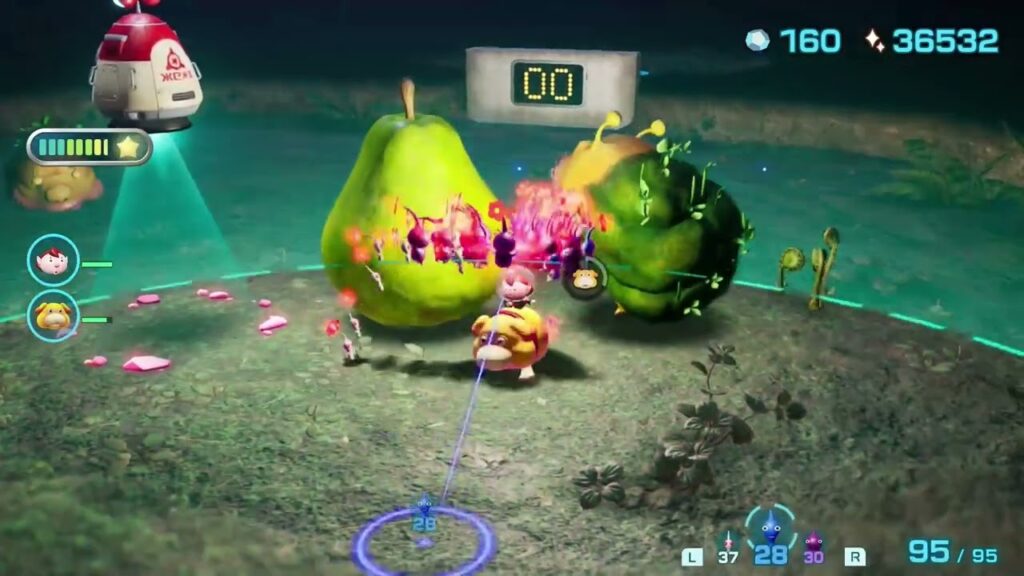
Task: Switch to the Oatchi dog portrait
Action: tap(53, 316)
